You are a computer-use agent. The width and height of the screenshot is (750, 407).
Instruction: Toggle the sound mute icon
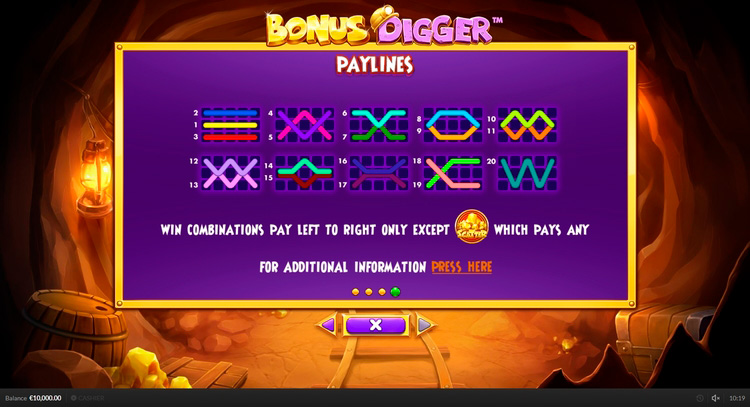(715, 398)
